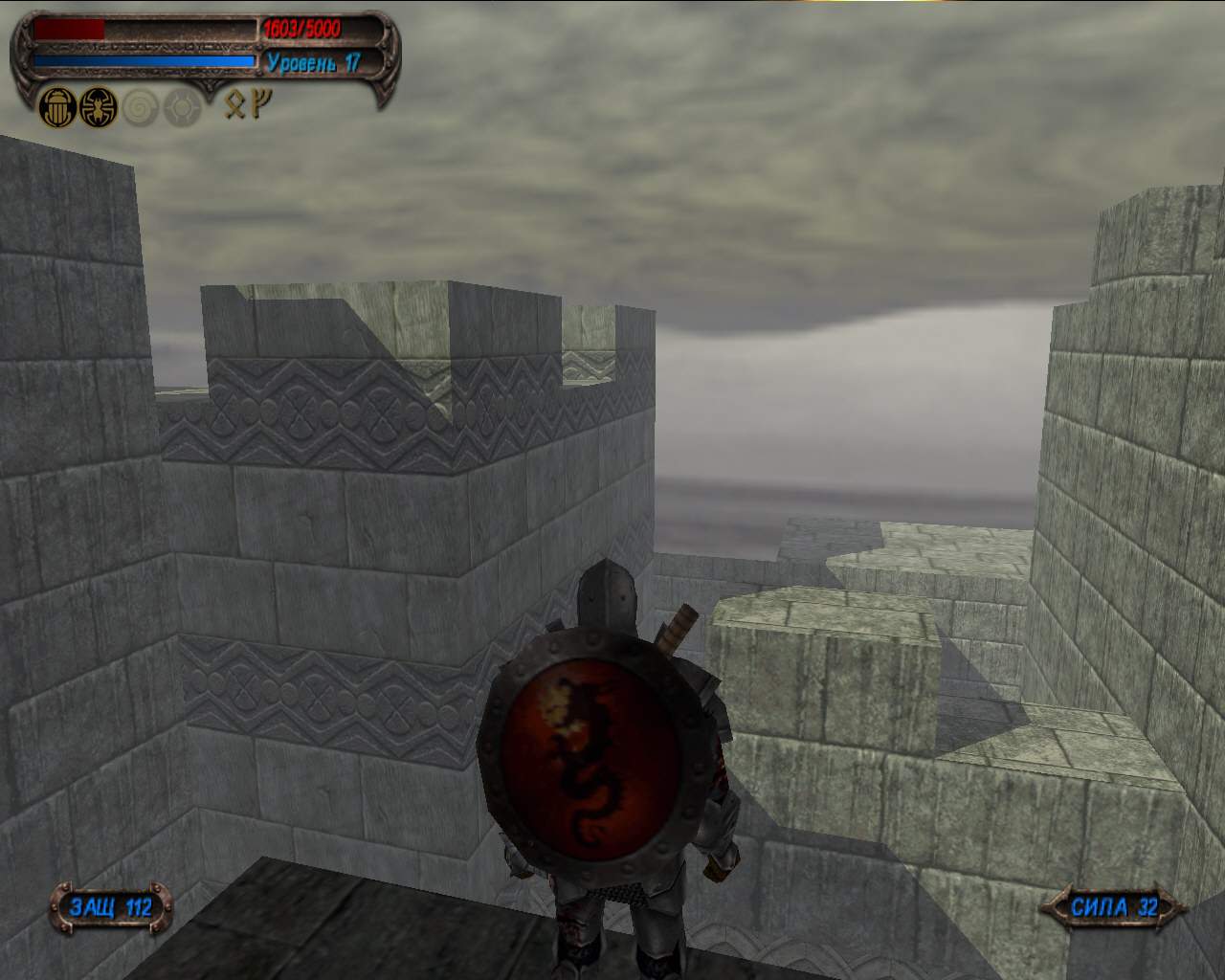Click the second golden rune (fork-shaped)
The width and height of the screenshot is (1225, 980).
(x=259, y=103)
